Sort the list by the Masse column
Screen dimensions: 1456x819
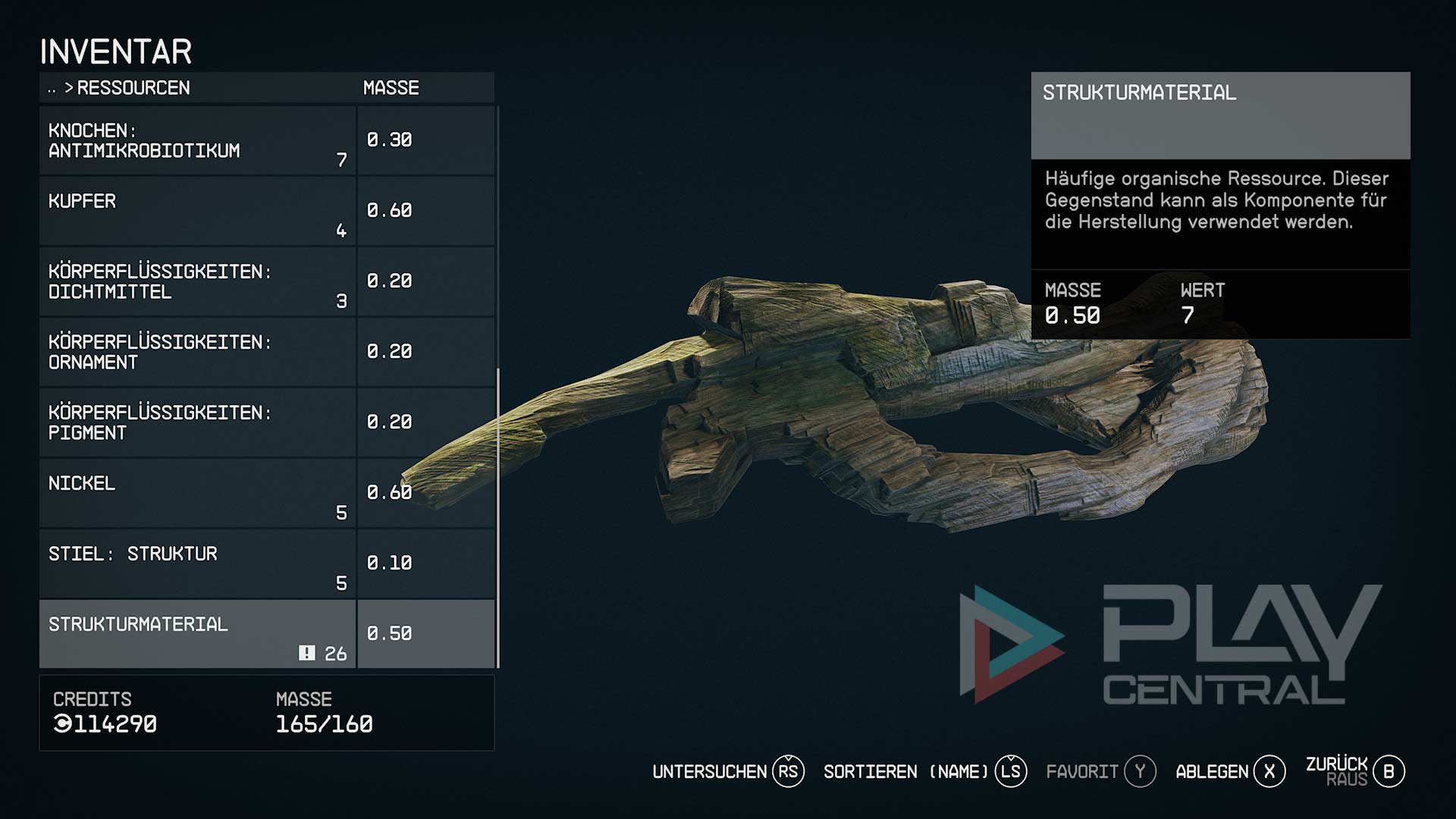tap(391, 88)
